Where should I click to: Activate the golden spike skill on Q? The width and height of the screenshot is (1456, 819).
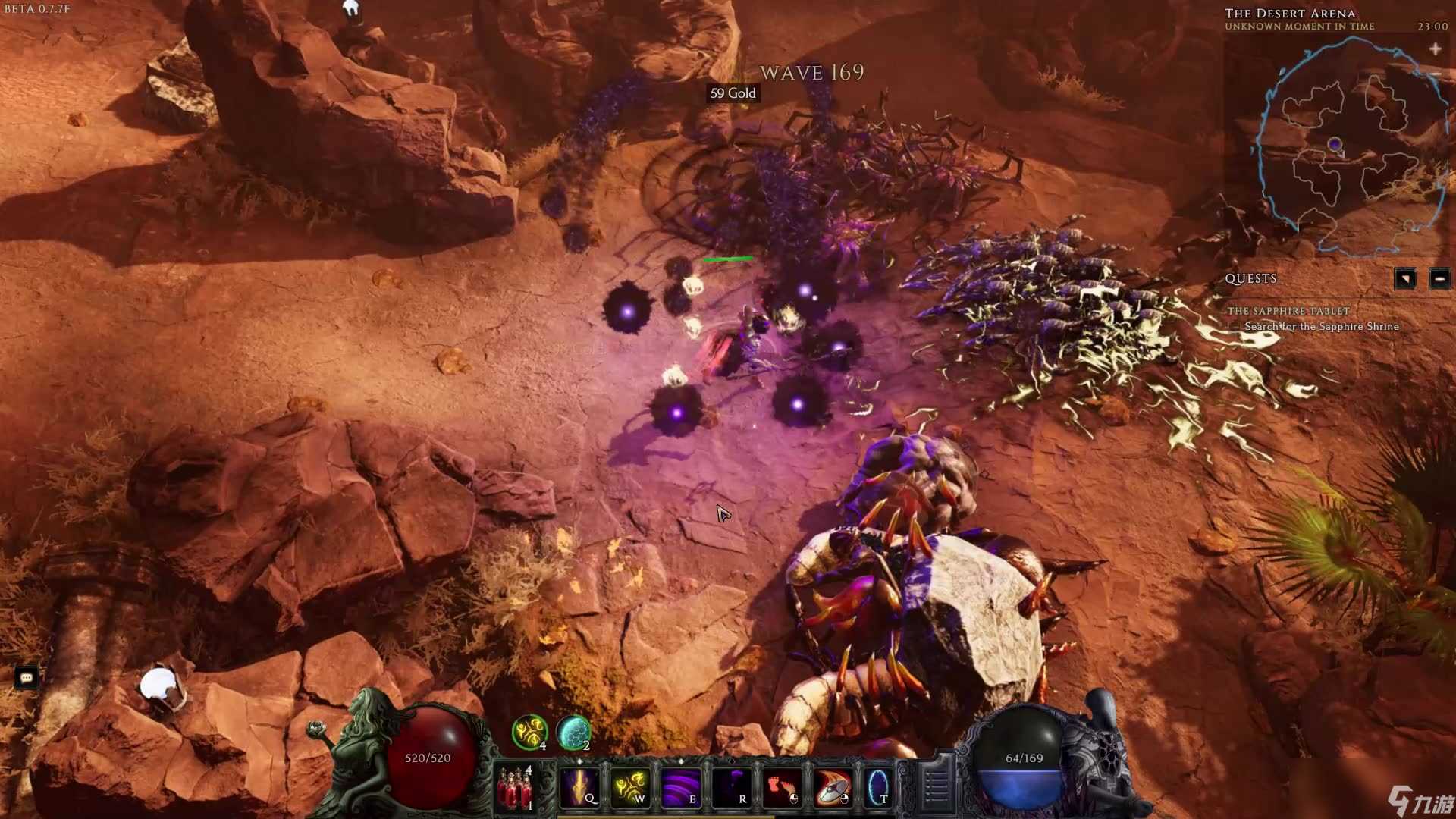click(x=580, y=788)
